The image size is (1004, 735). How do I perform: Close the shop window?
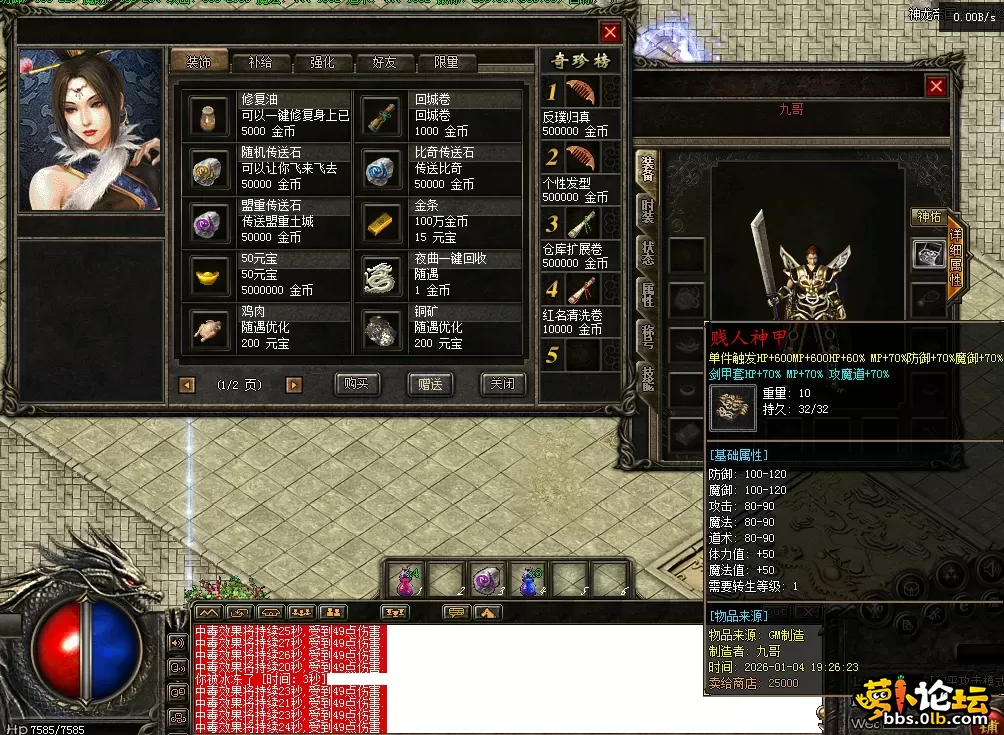point(610,32)
